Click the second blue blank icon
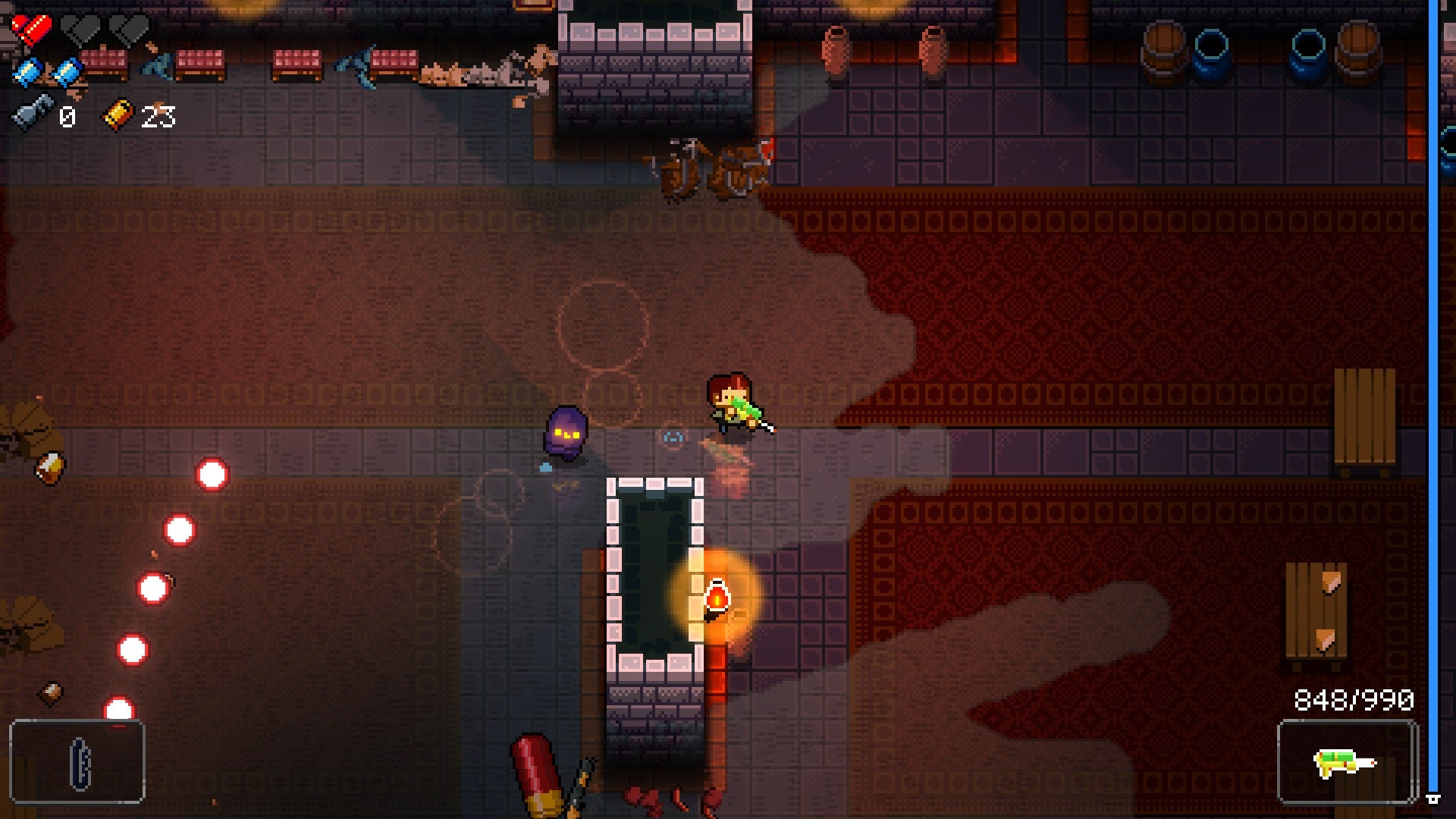 [67, 70]
